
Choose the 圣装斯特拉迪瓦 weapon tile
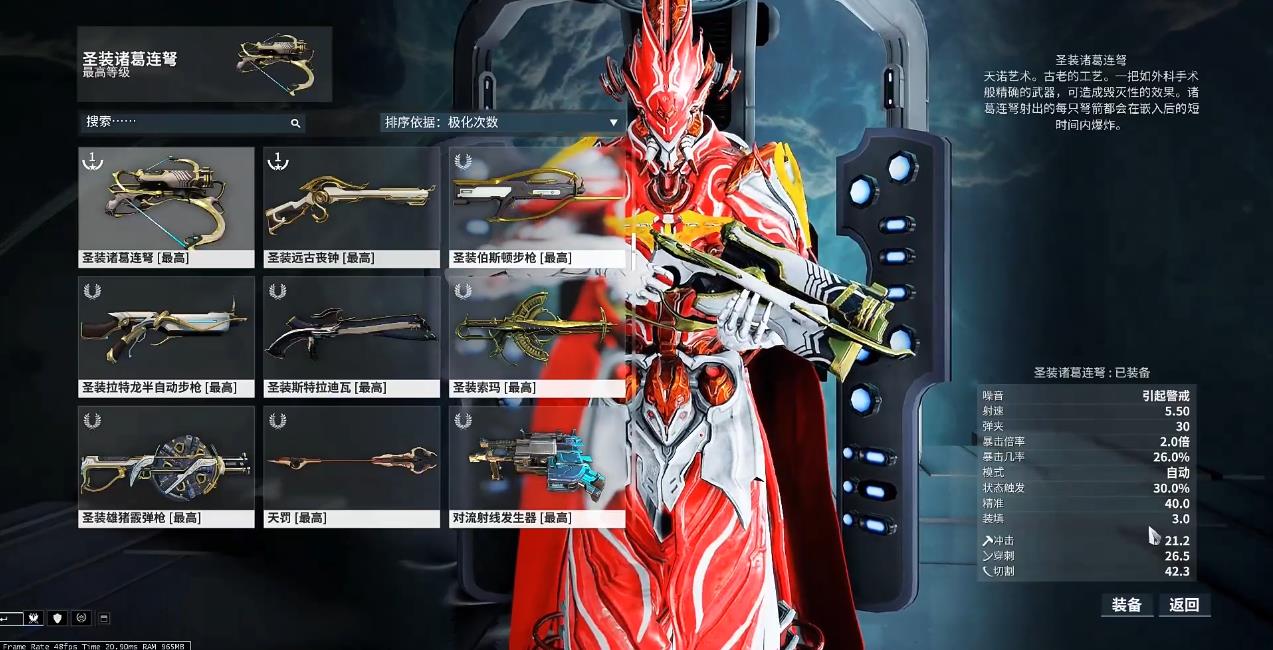click(x=351, y=336)
